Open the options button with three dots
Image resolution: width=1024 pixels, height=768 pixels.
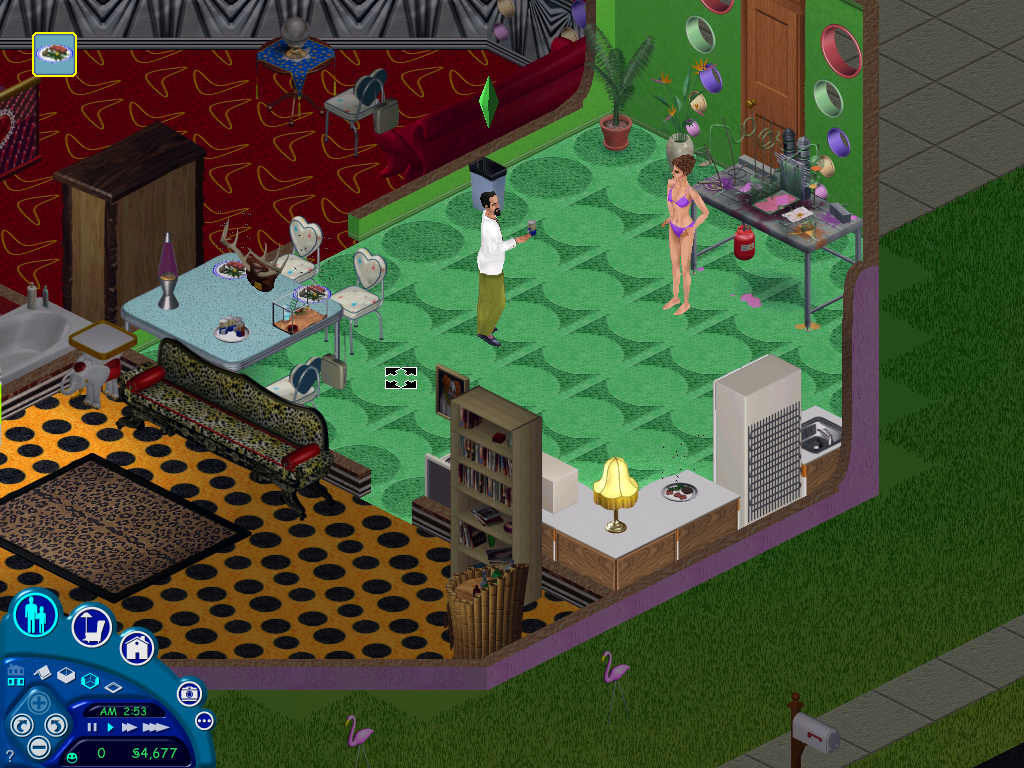[204, 720]
